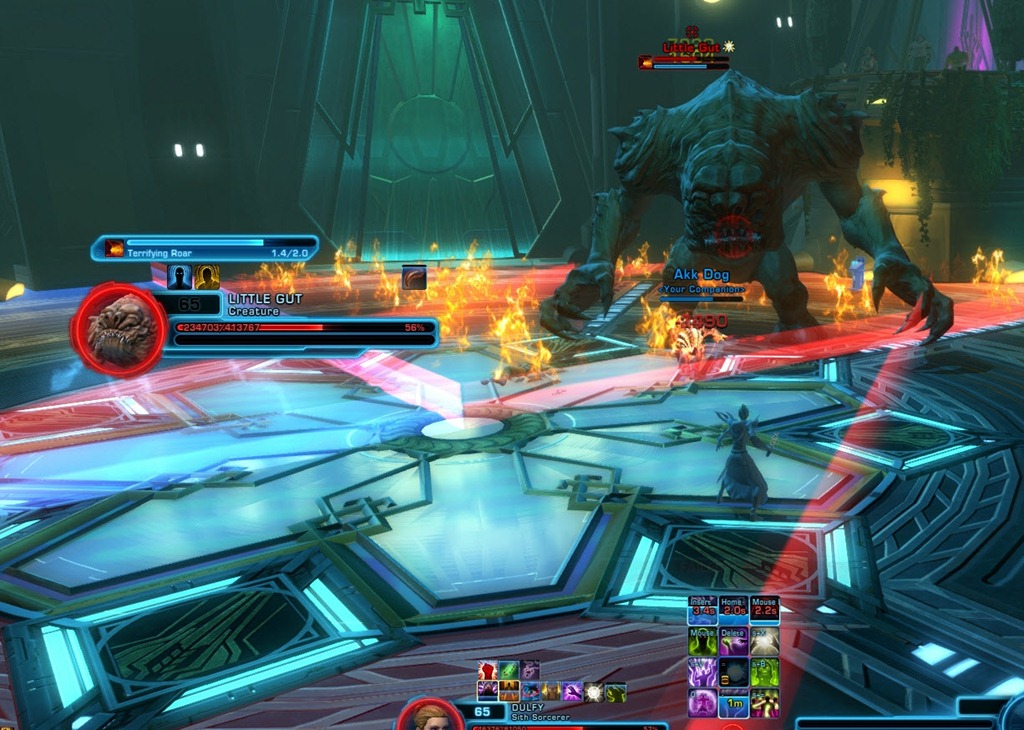Activate the group of figures ability

[765, 703]
